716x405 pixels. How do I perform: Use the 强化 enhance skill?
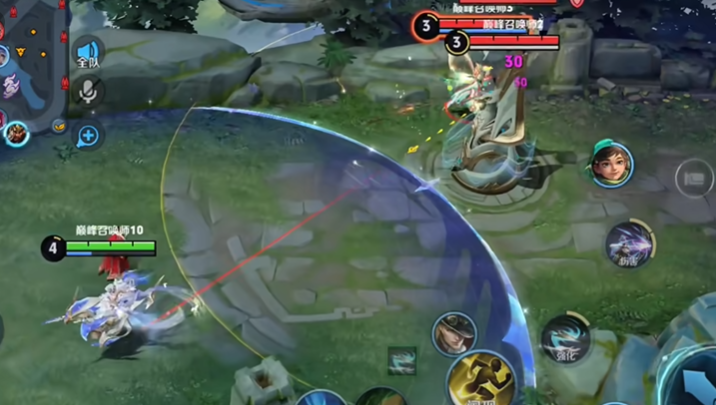pos(566,340)
